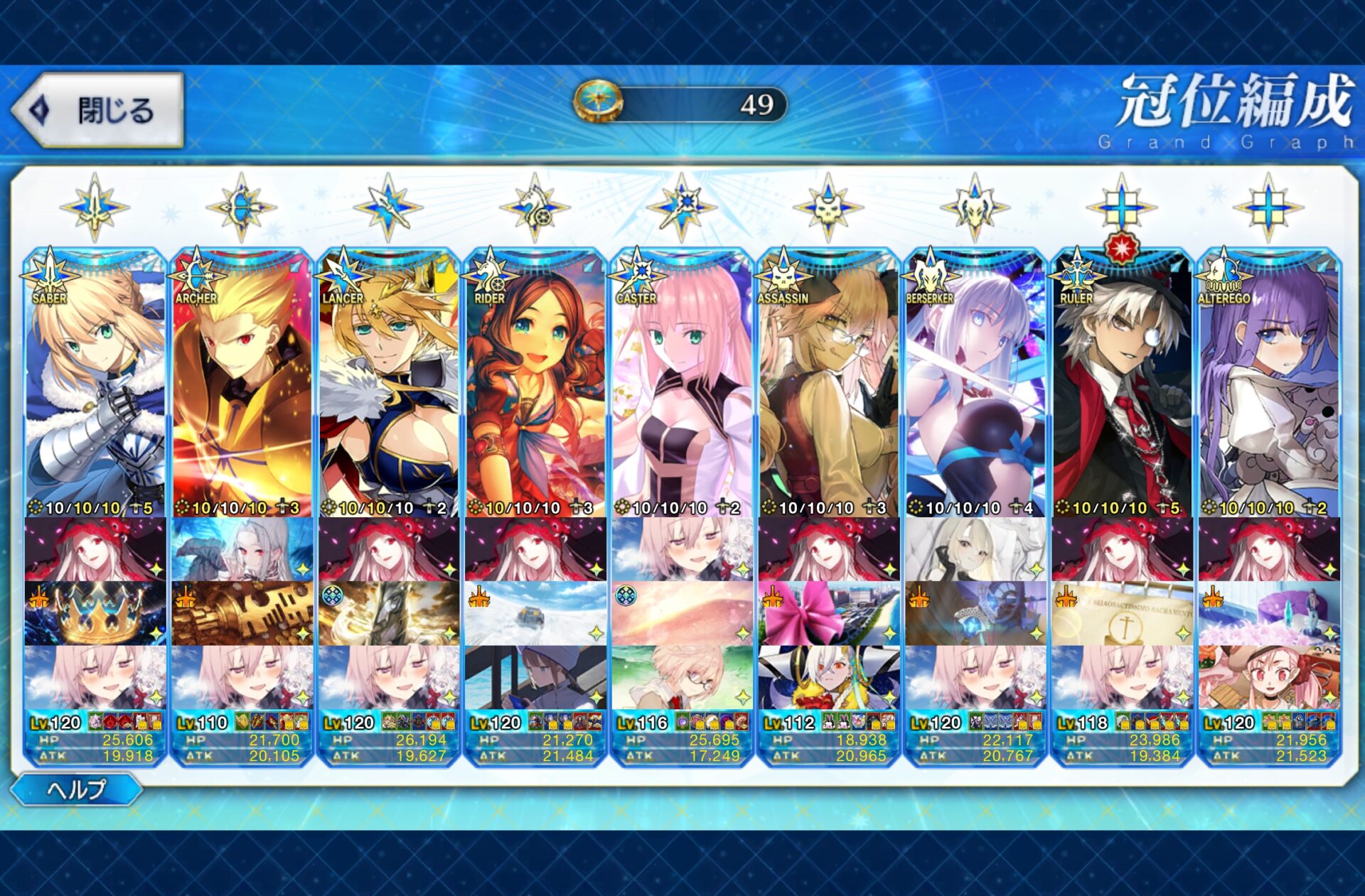Select the Ruler class servant card

tap(1122, 384)
